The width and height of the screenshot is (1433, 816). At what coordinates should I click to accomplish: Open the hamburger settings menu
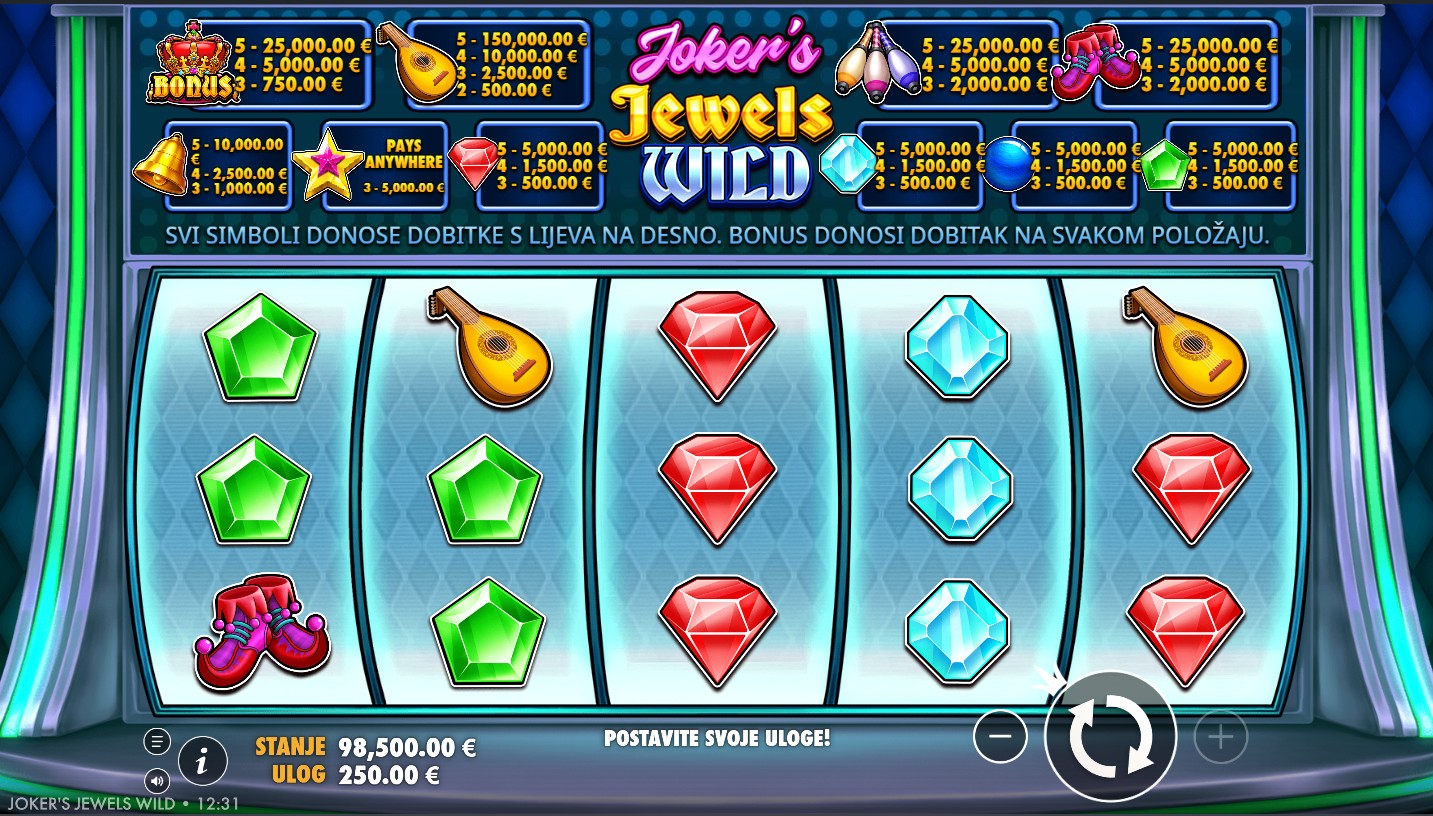(x=157, y=741)
